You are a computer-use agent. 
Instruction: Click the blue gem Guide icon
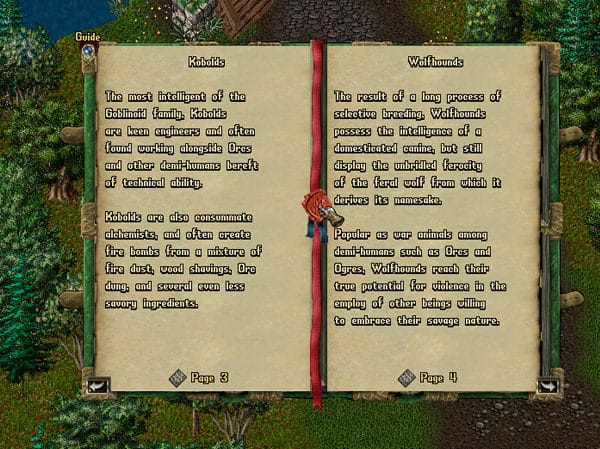(88, 49)
